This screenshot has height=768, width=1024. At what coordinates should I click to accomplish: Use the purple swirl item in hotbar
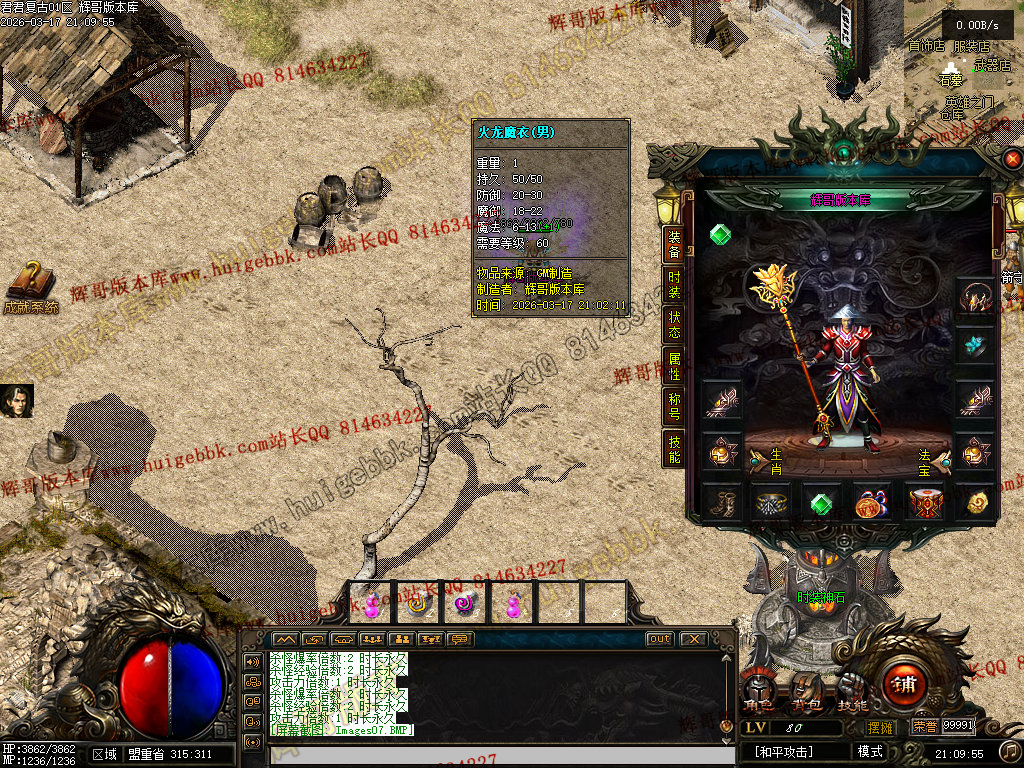click(465, 603)
